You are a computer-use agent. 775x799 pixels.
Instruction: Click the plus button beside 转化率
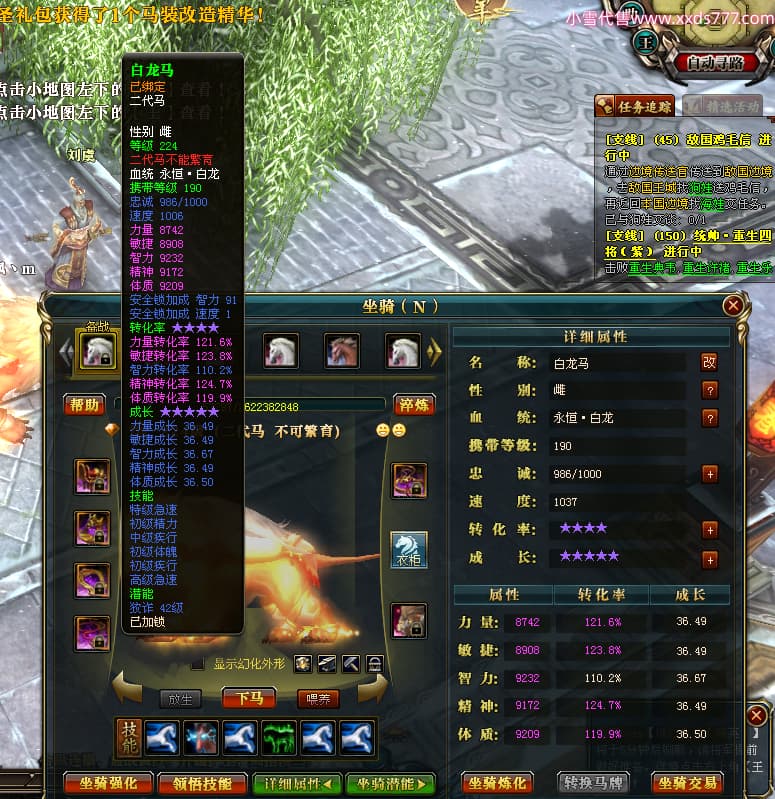coord(710,530)
